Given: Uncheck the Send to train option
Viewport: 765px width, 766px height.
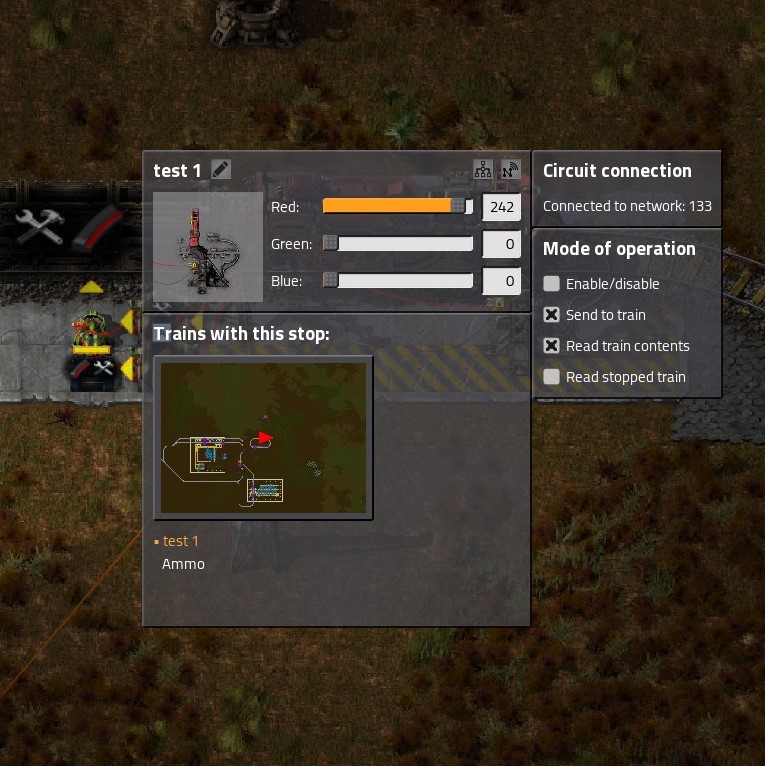Looking at the screenshot, I should click(x=551, y=315).
